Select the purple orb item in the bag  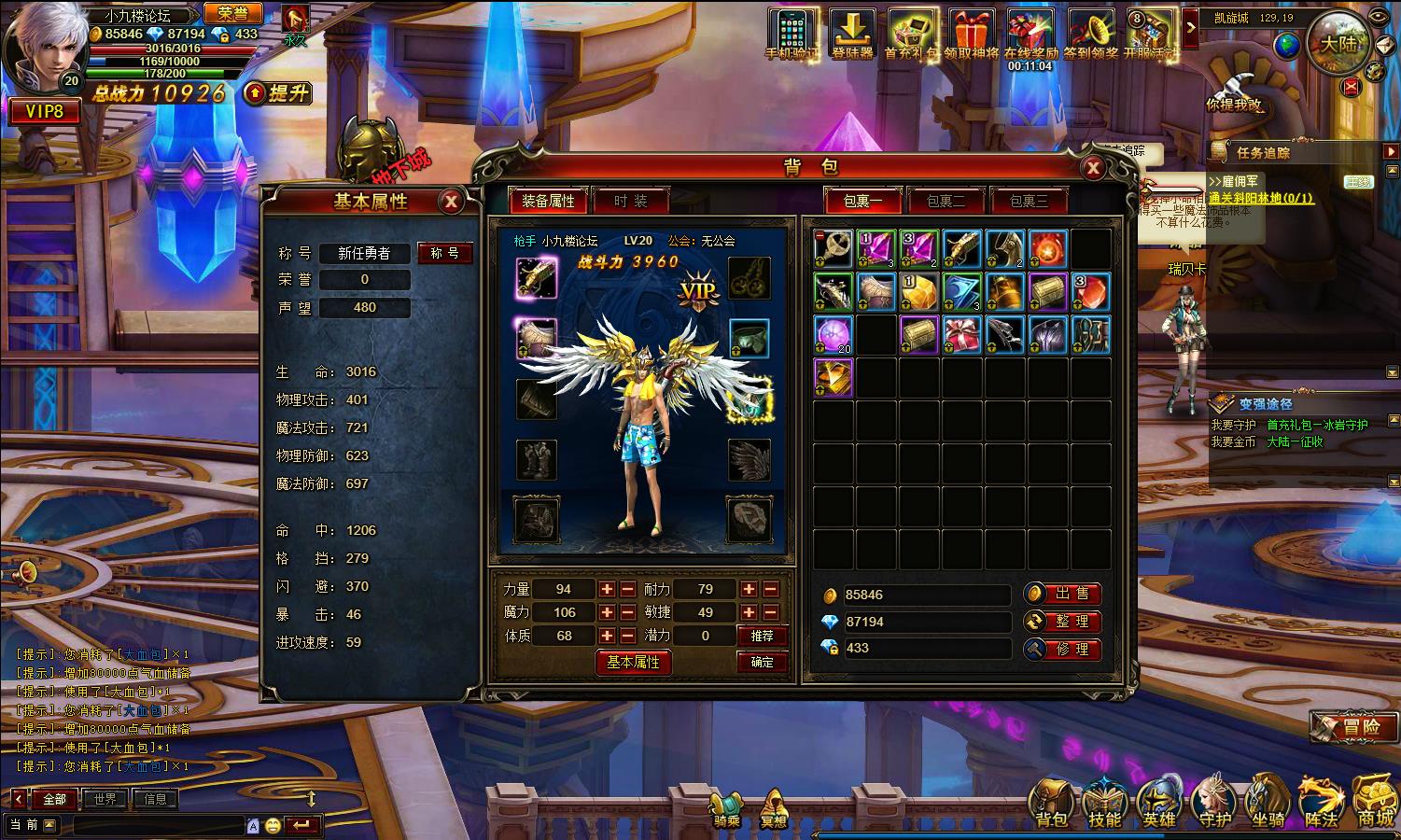pos(833,334)
